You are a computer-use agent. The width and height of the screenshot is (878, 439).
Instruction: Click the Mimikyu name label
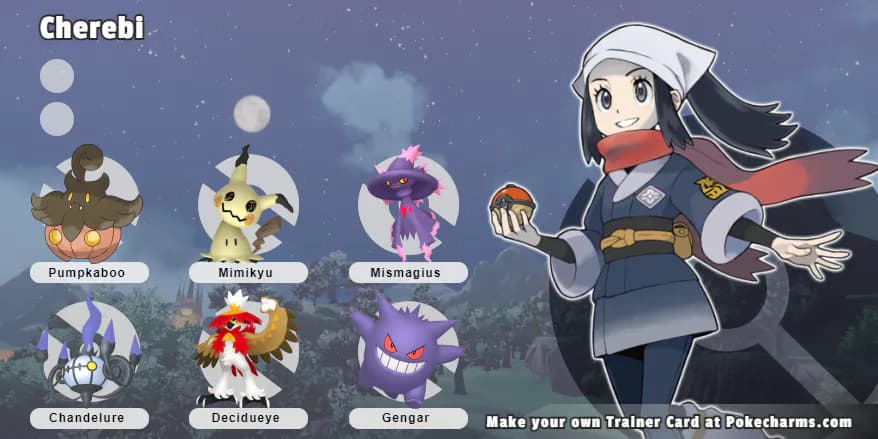click(x=248, y=272)
